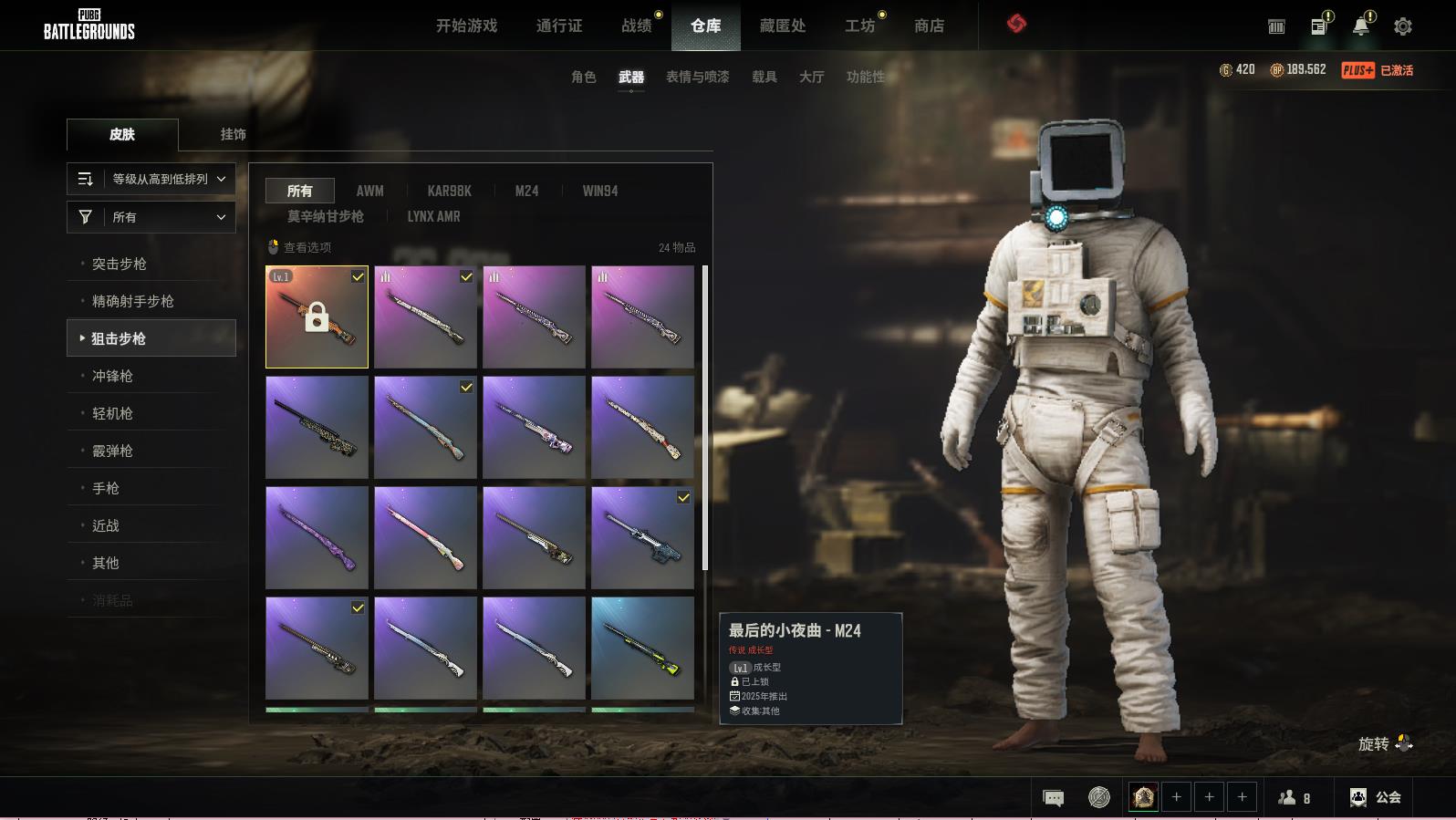Open the notifications bell
Viewport: 1456px width, 820px height.
click(1360, 26)
